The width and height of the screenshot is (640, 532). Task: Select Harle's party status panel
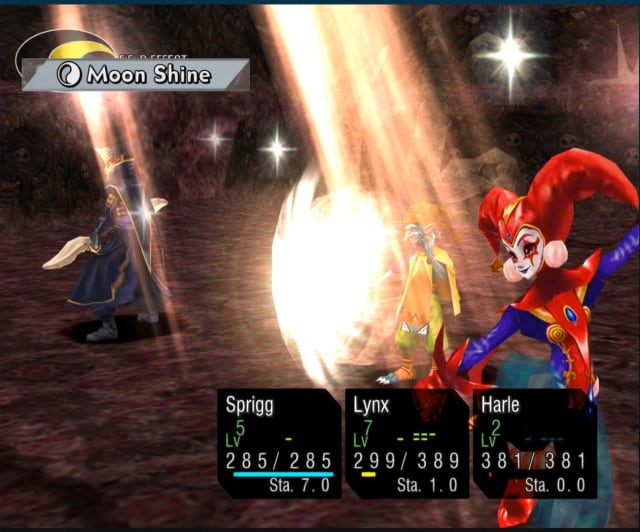(x=534, y=443)
